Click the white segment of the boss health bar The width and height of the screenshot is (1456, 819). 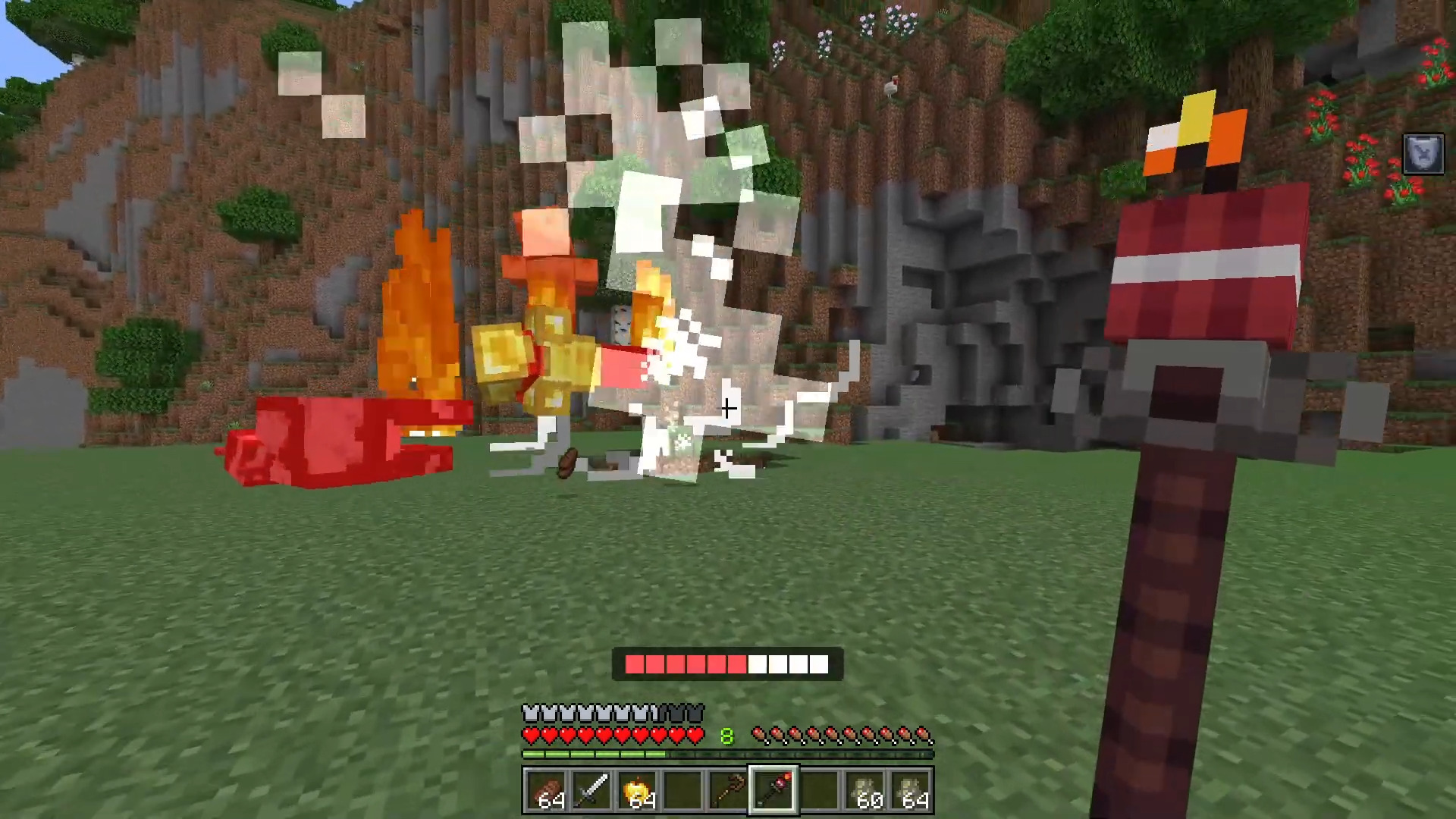pos(789,665)
